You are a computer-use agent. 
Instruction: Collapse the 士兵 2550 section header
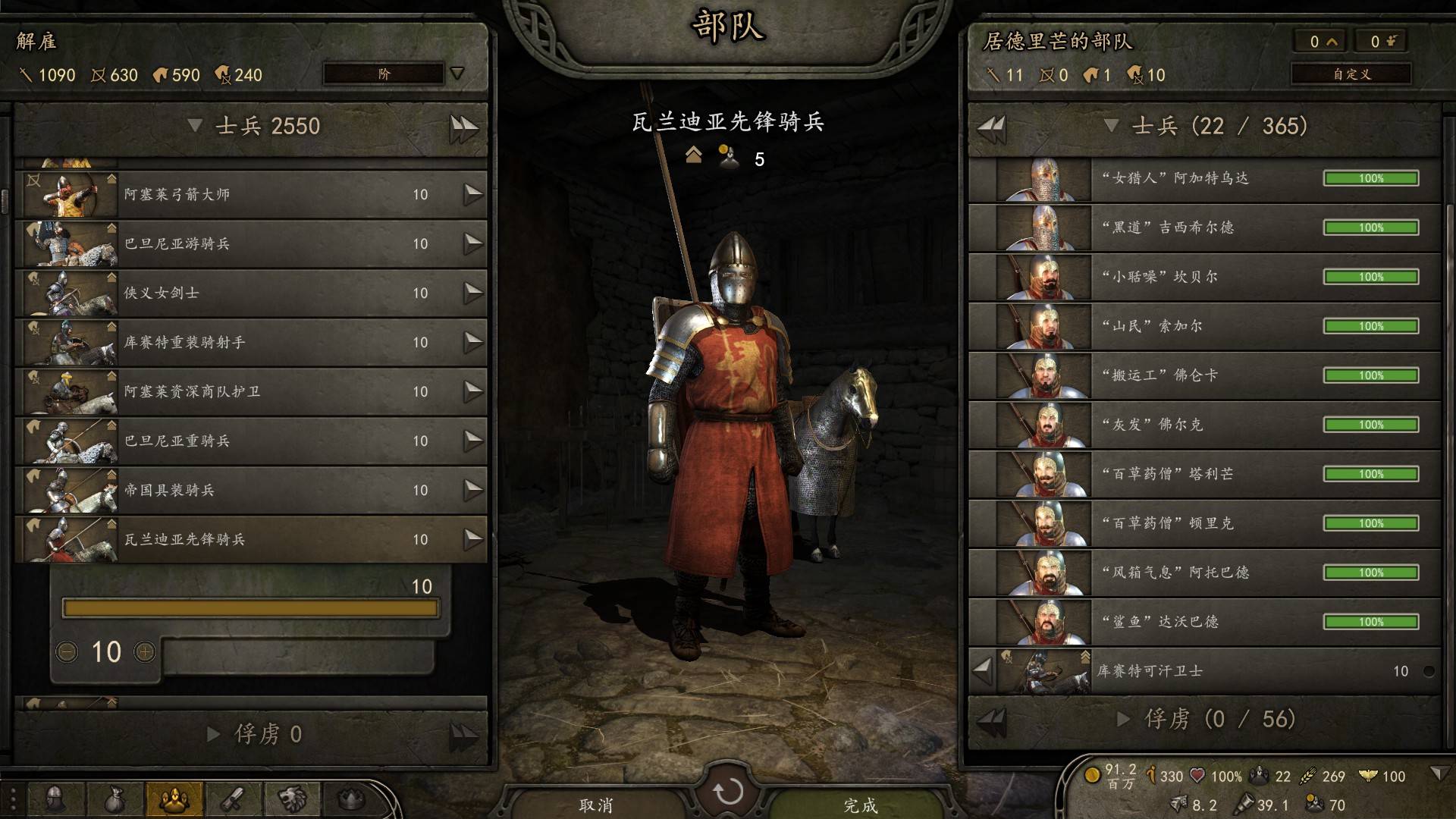coord(195,126)
